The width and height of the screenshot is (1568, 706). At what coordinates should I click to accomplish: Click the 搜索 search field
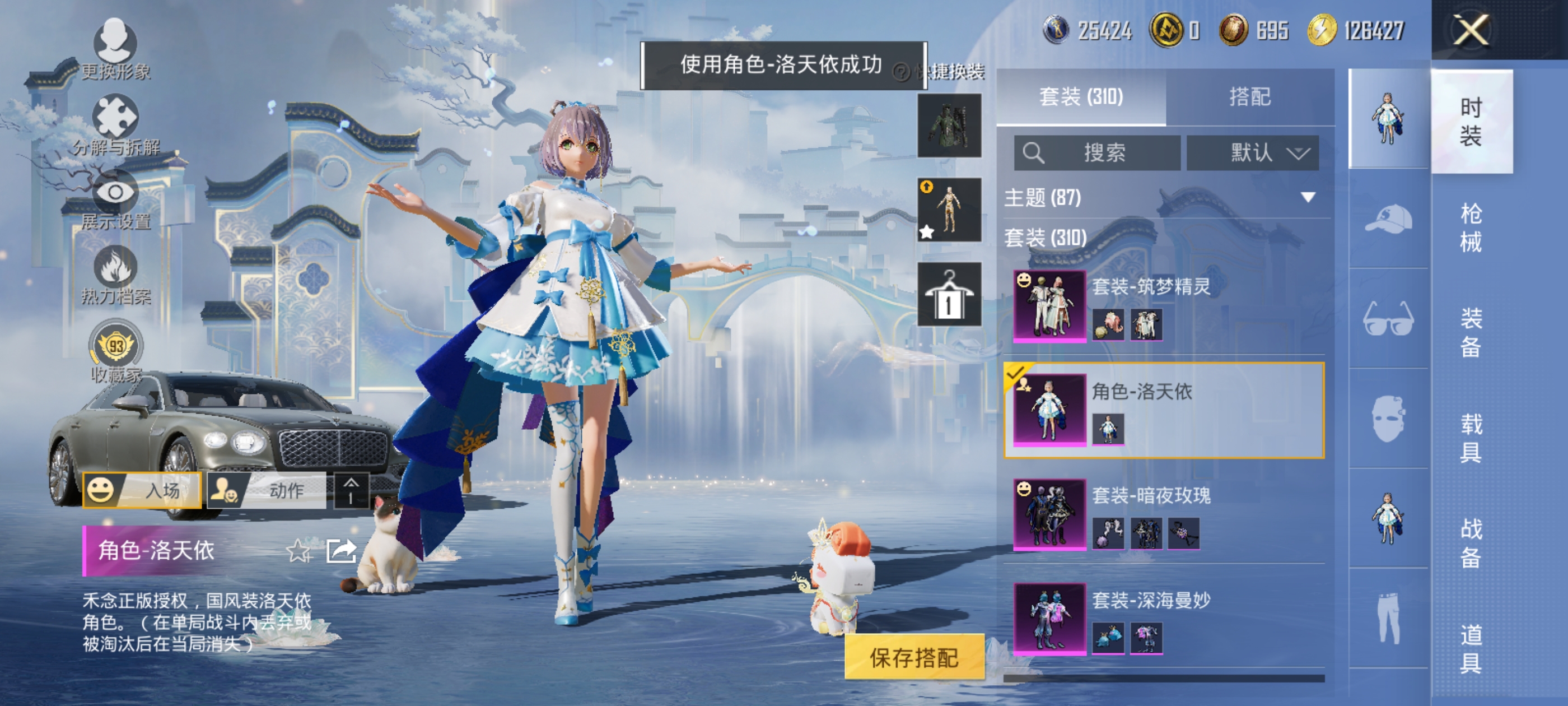pyautogui.click(x=1097, y=152)
